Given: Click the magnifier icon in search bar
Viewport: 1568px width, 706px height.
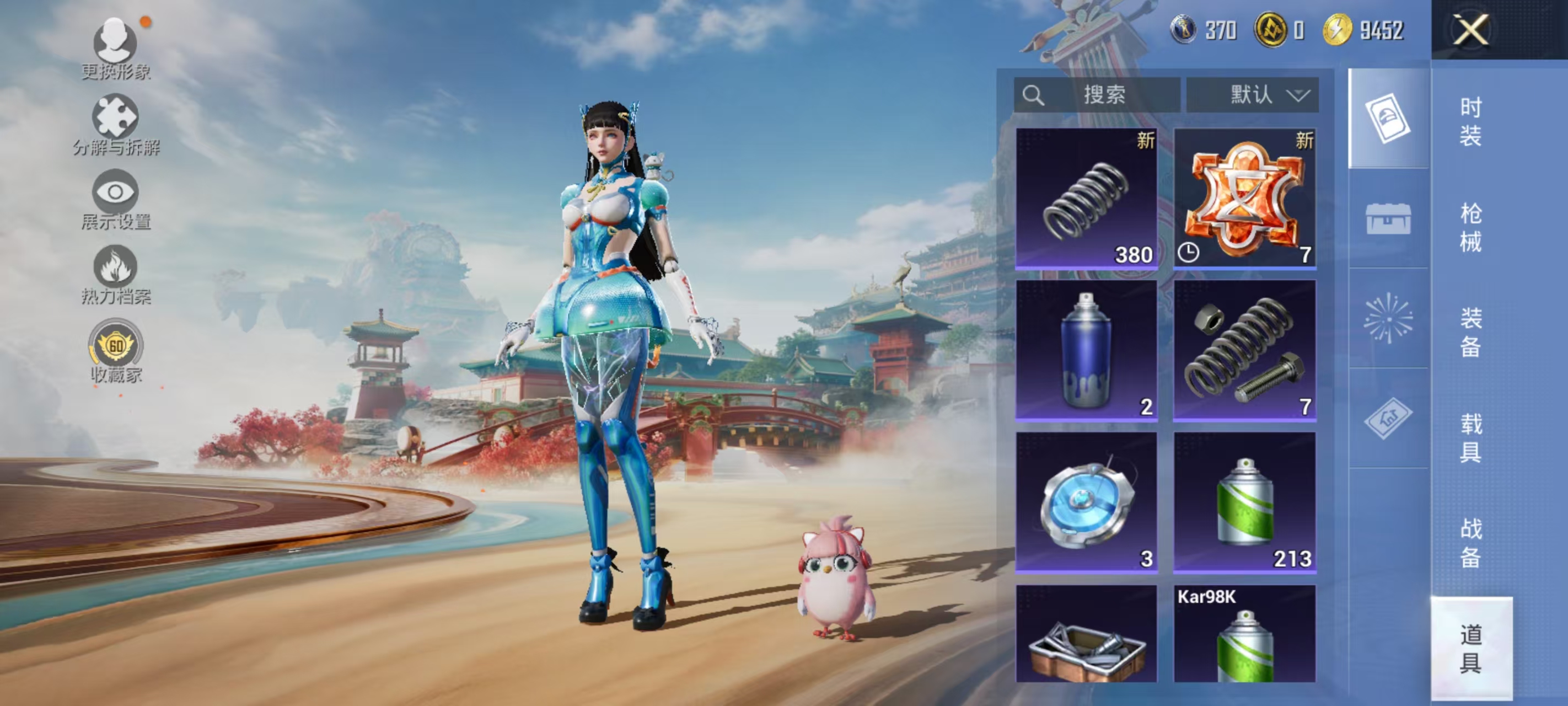Looking at the screenshot, I should tap(1034, 94).
